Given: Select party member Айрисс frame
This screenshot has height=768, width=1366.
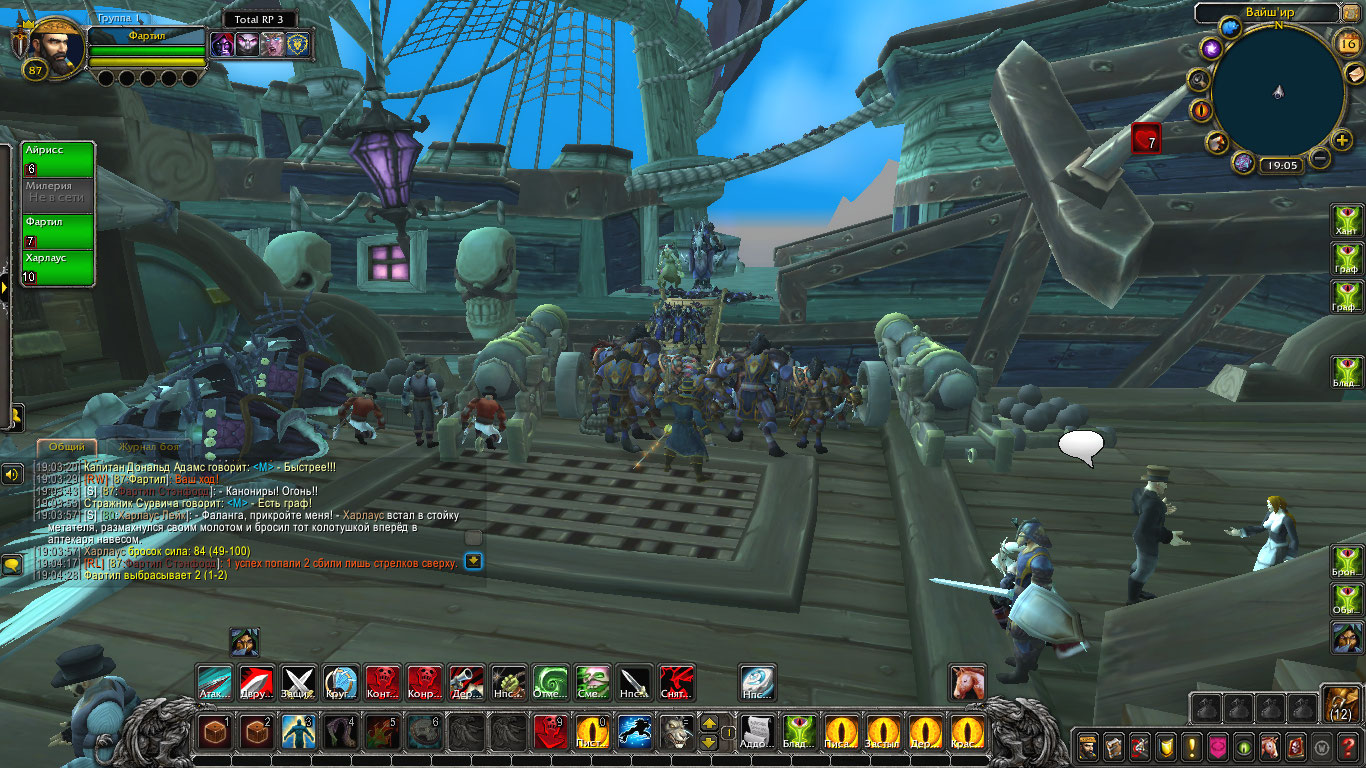Looking at the screenshot, I should (x=58, y=159).
